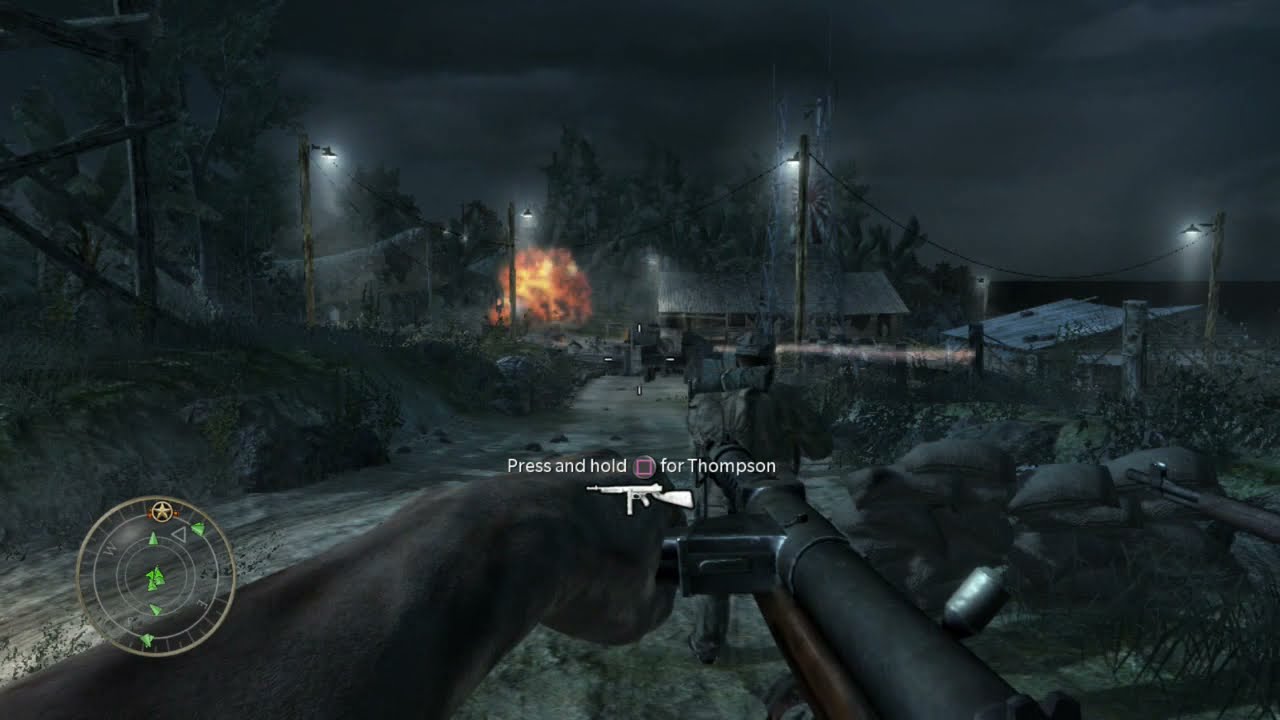Click the 'for Thompson' label text
This screenshot has height=720, width=1280.
pos(718,466)
